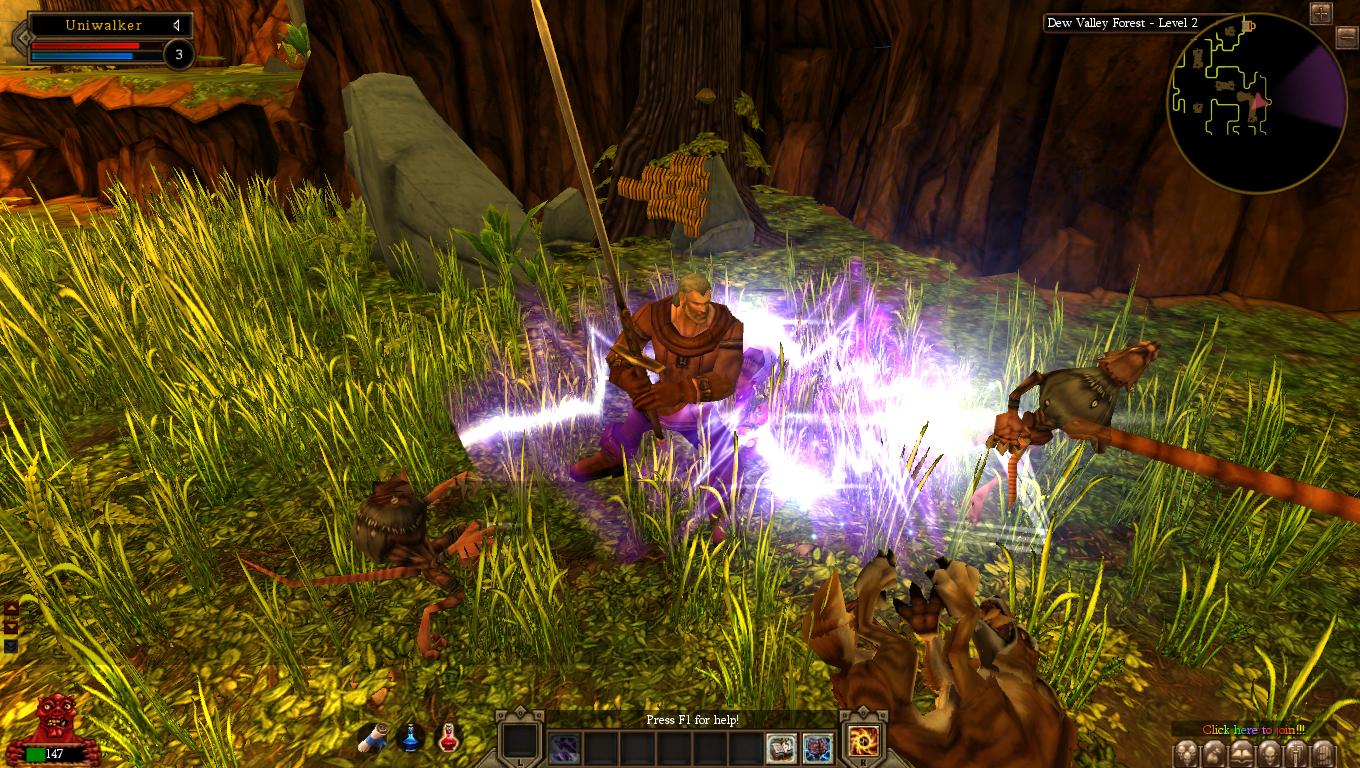Use the scroll item icon

pos(373,739)
